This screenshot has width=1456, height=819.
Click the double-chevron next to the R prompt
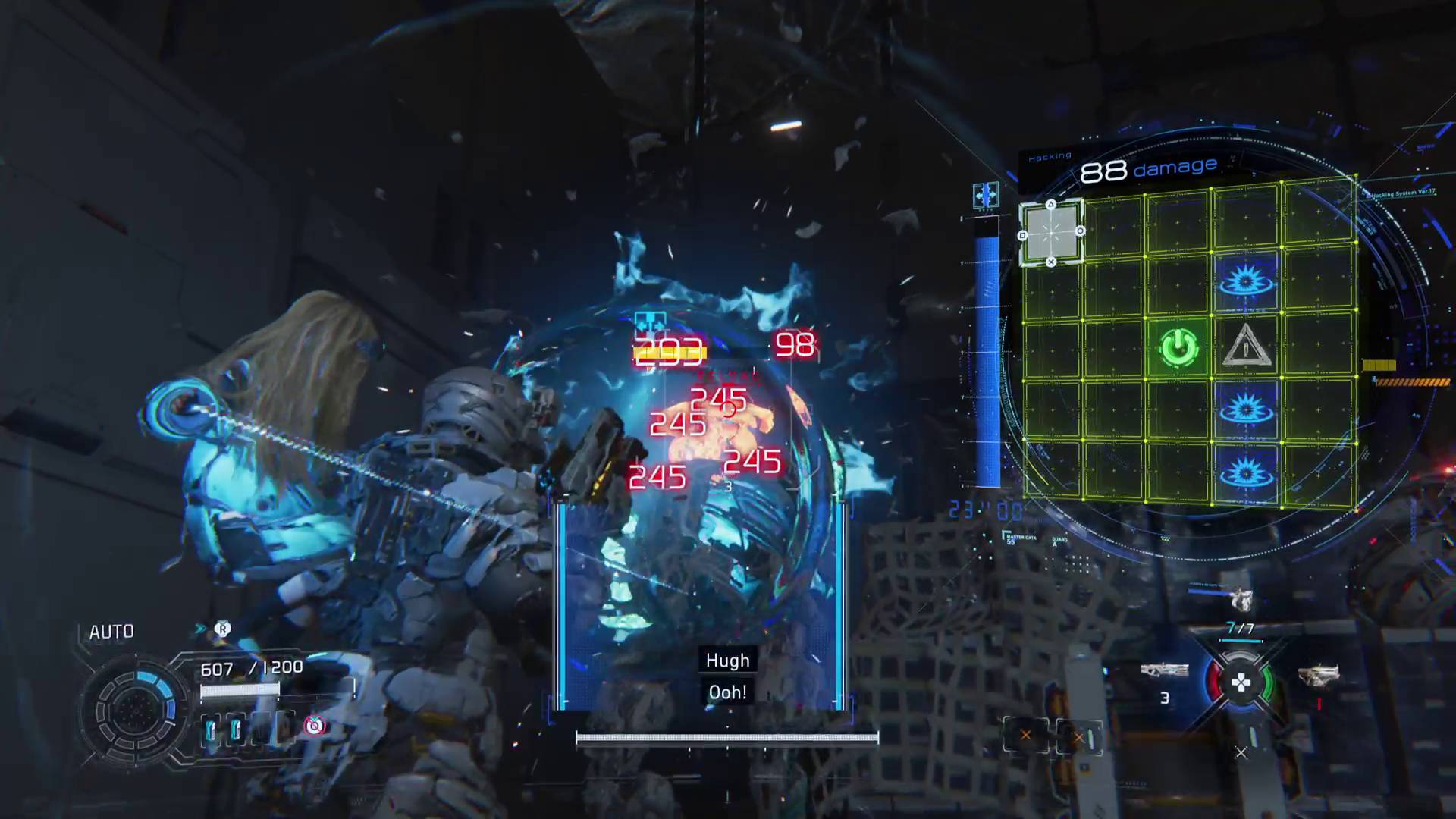200,627
